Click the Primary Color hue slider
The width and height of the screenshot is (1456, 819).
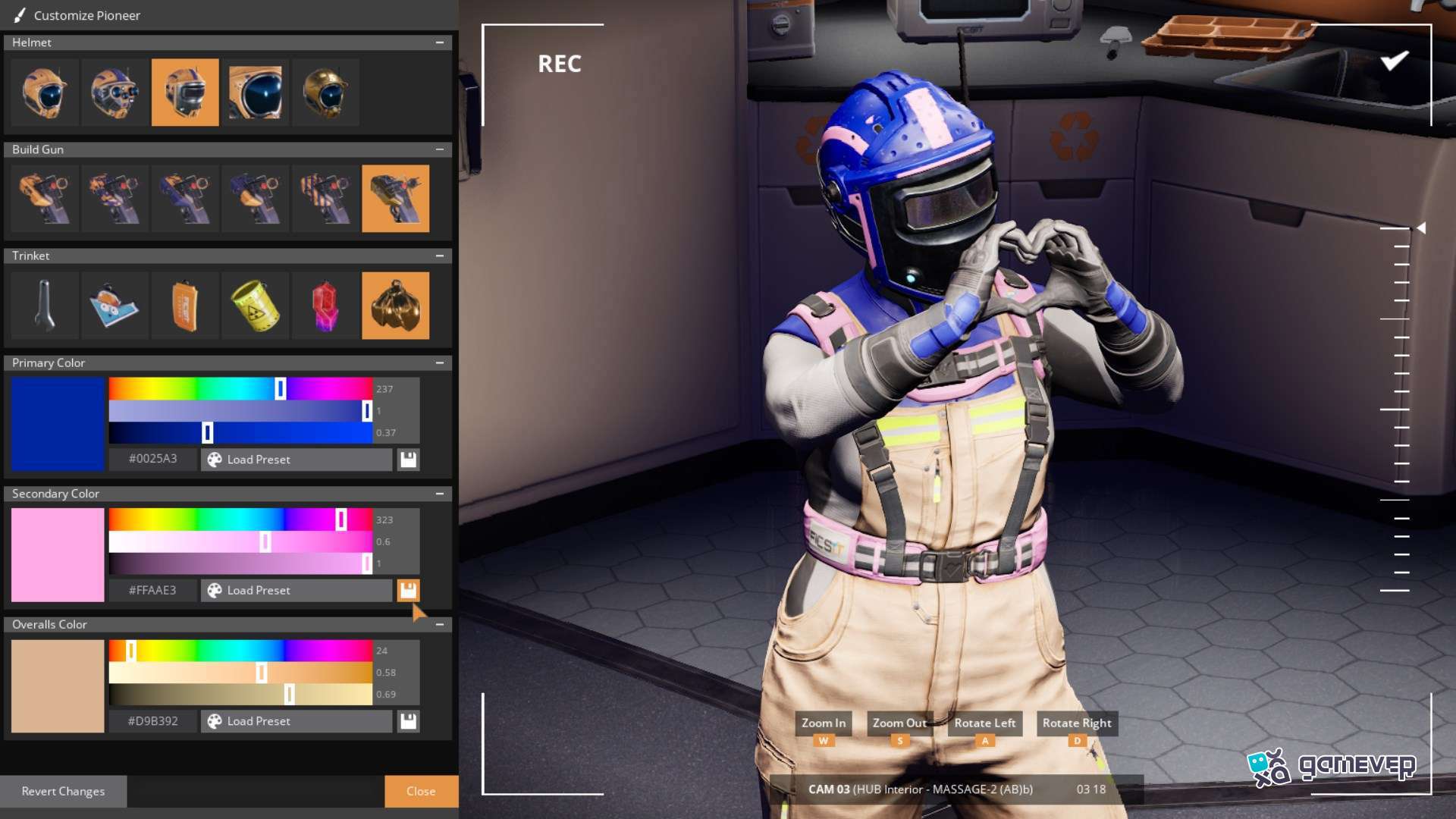(240, 389)
